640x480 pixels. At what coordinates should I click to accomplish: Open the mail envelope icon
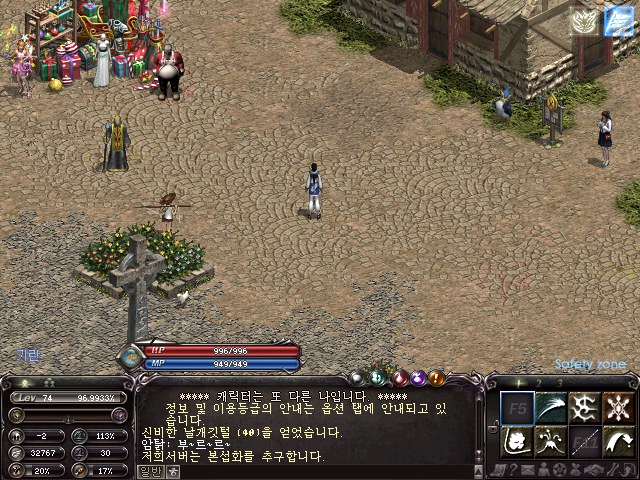tap(527, 470)
